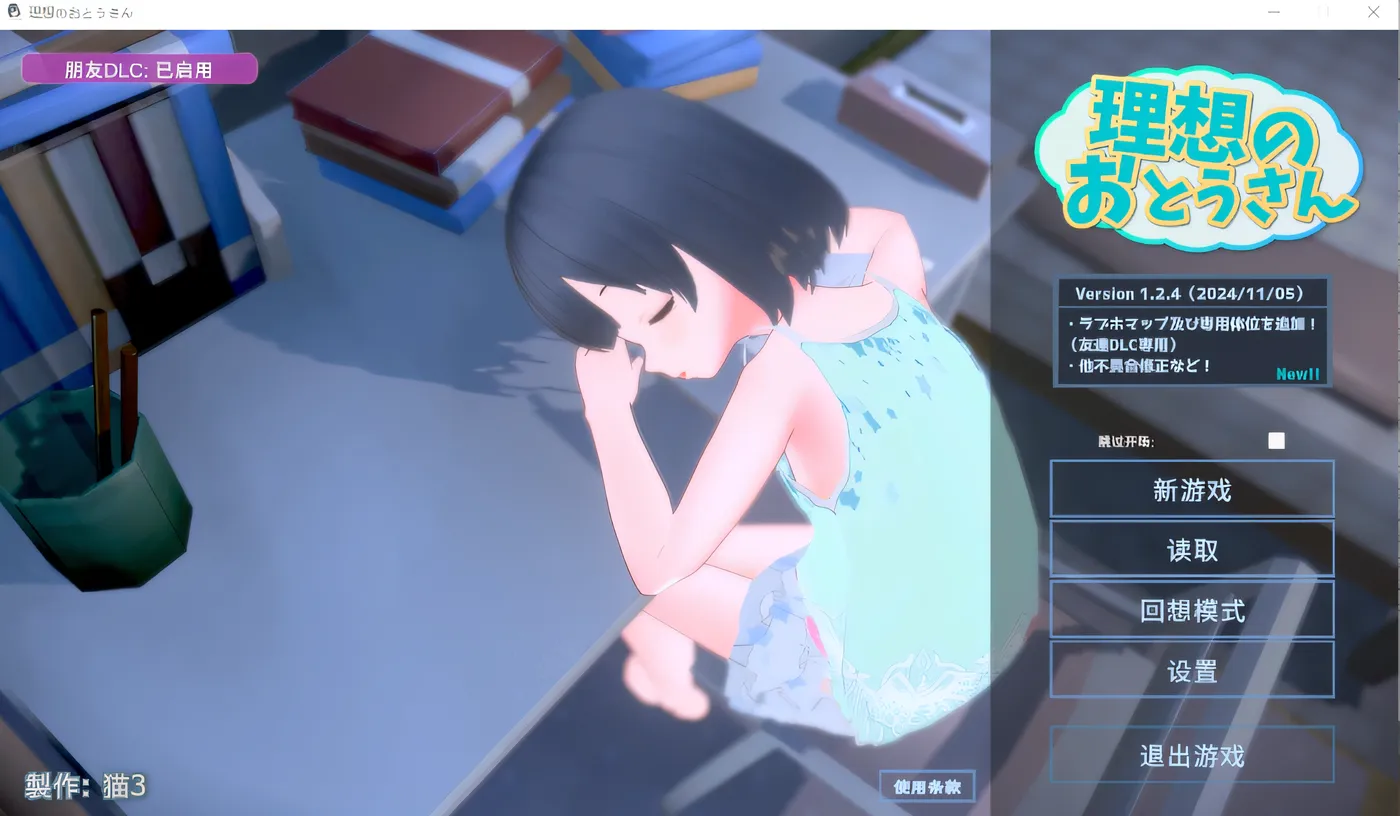The height and width of the screenshot is (816, 1400).
Task: Quit the game using 退出游戏
Action: (1191, 755)
